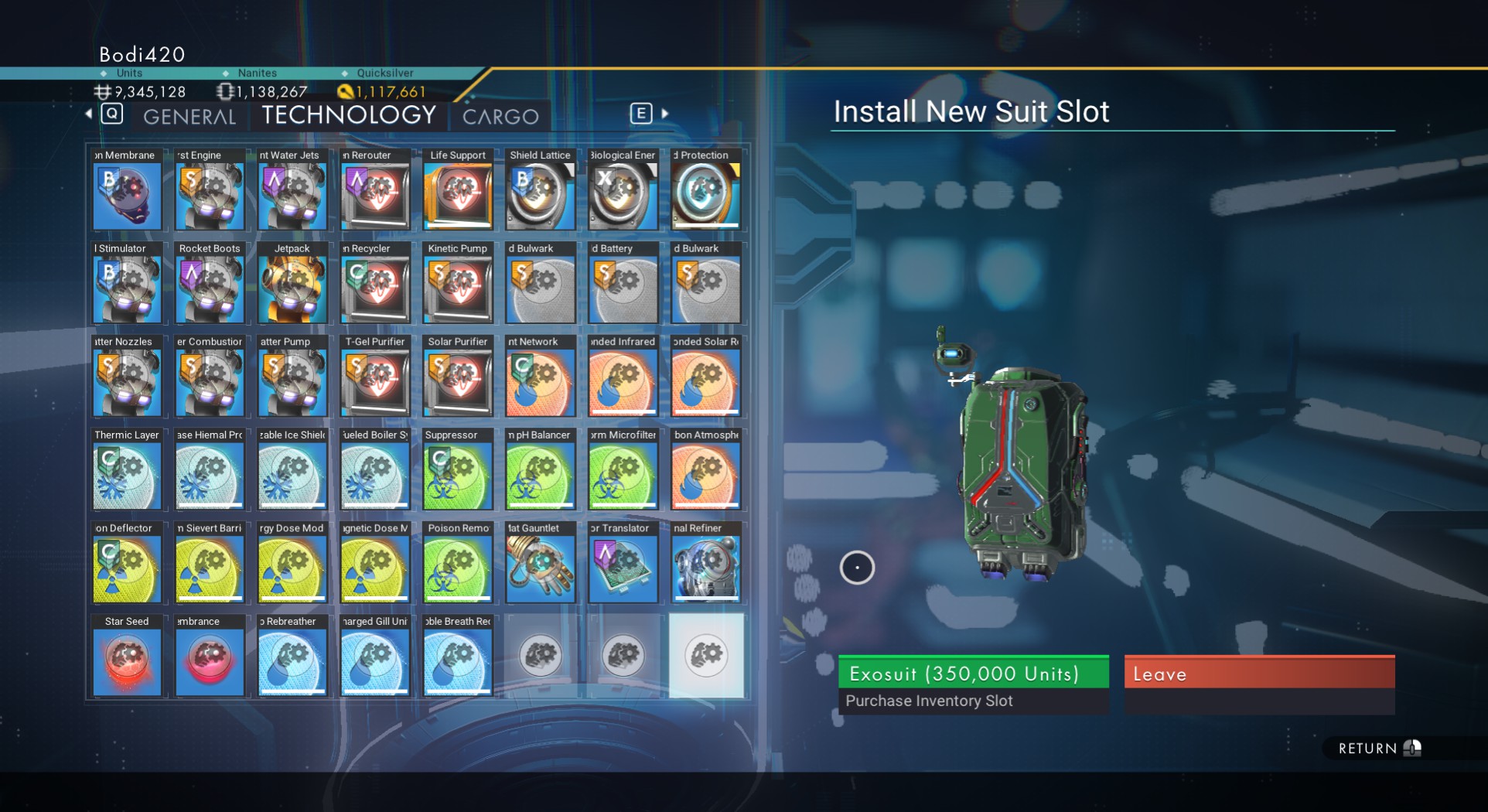
Task: Choose the red Leave button
Action: click(x=1259, y=673)
